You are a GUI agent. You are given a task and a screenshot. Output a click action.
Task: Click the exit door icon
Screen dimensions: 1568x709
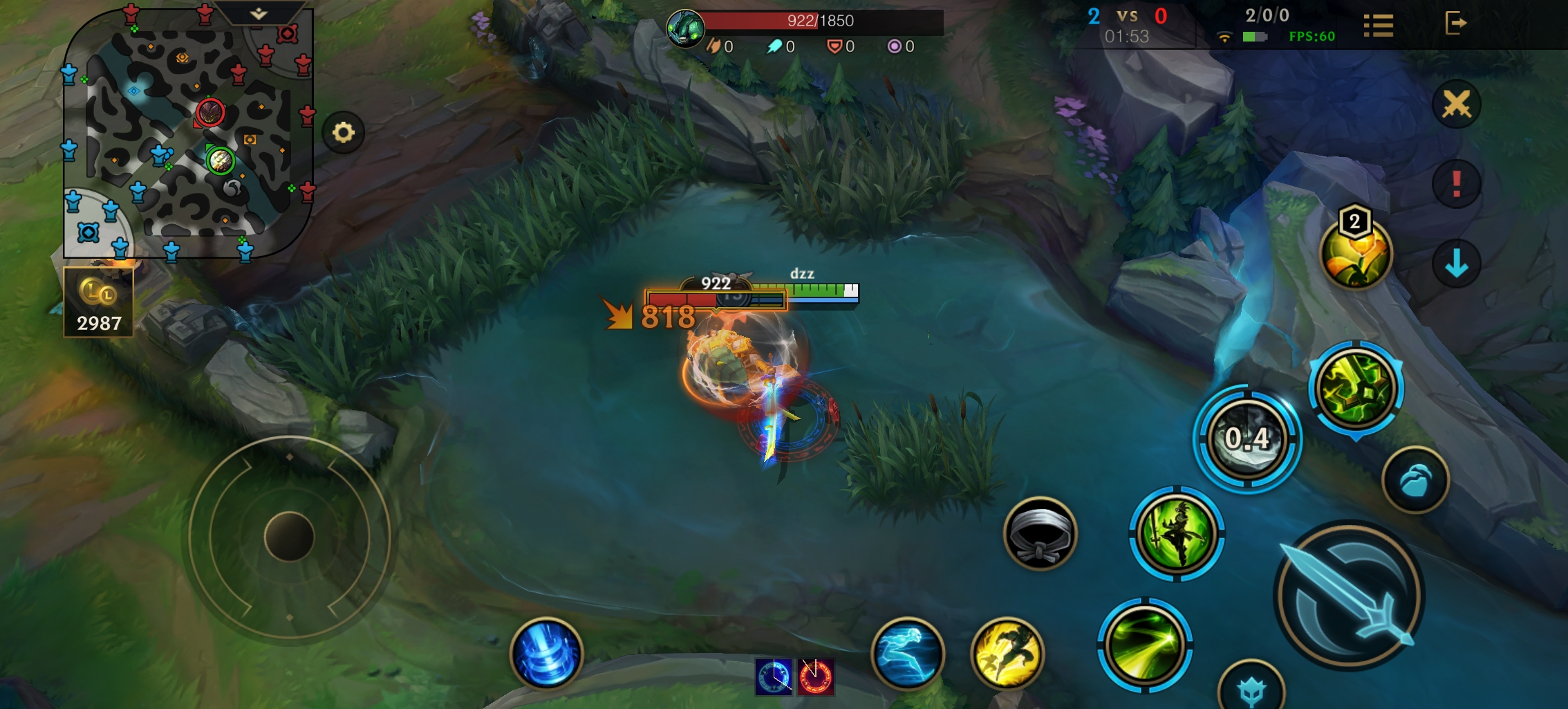pyautogui.click(x=1455, y=23)
